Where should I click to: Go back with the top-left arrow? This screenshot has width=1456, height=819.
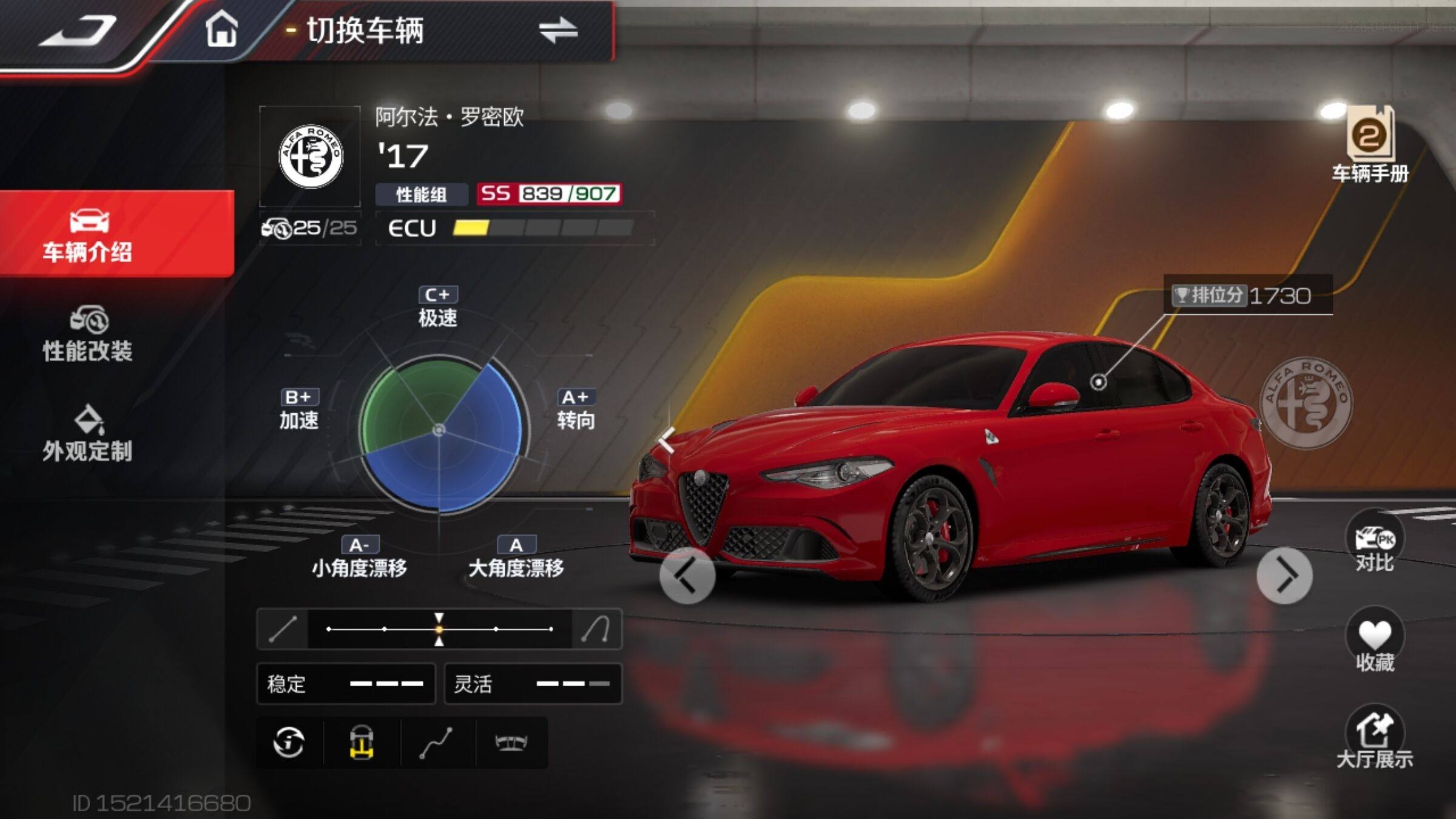79,32
